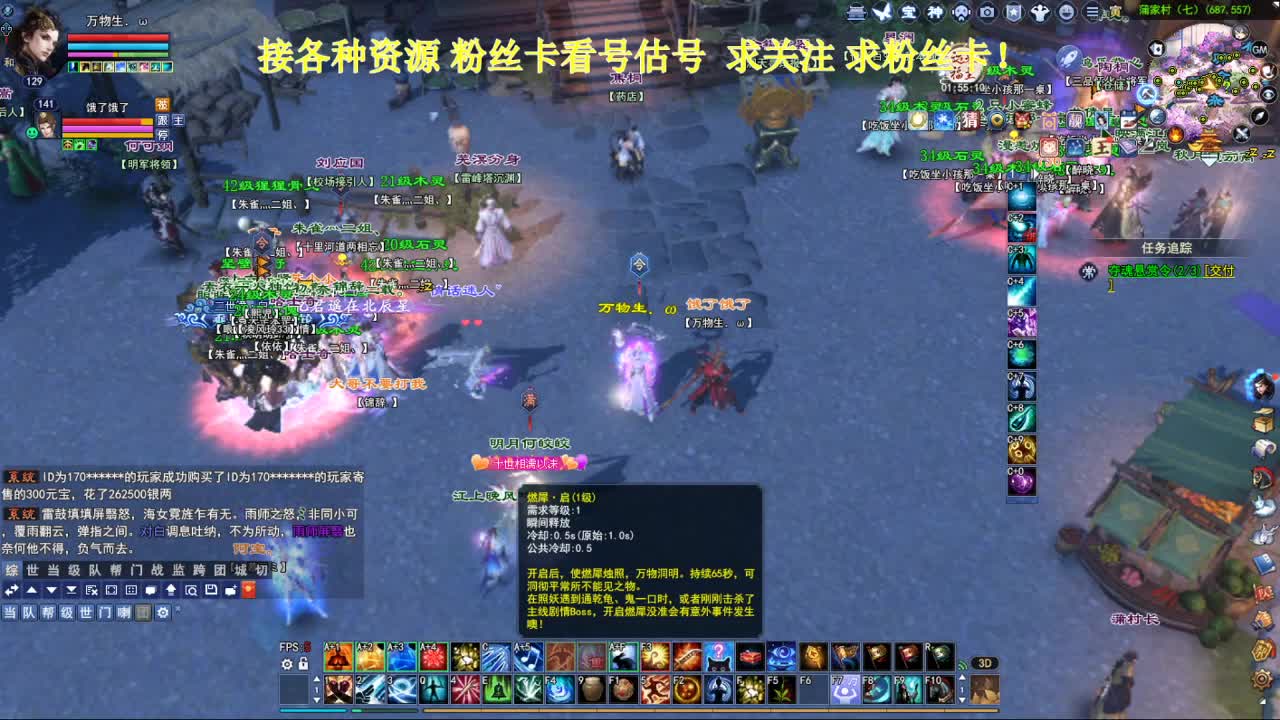1280x720 pixels.
Task: Open the camera screenshot icon in top bar
Action: [x=987, y=13]
